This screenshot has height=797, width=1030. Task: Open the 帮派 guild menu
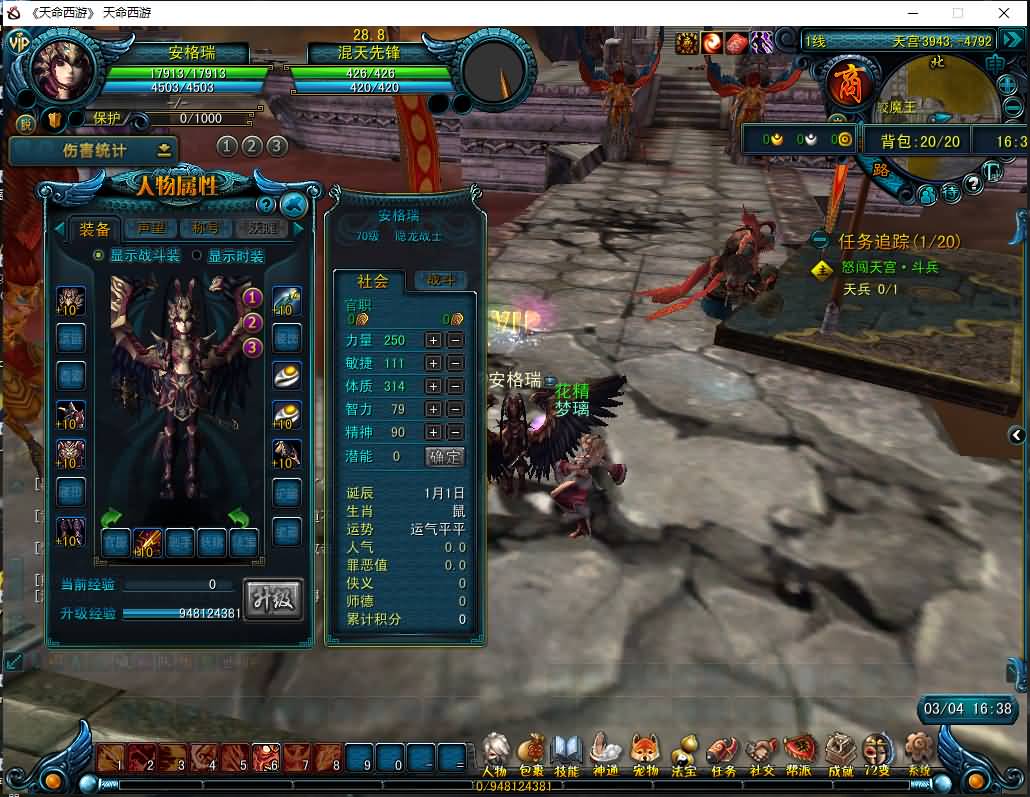coord(799,752)
